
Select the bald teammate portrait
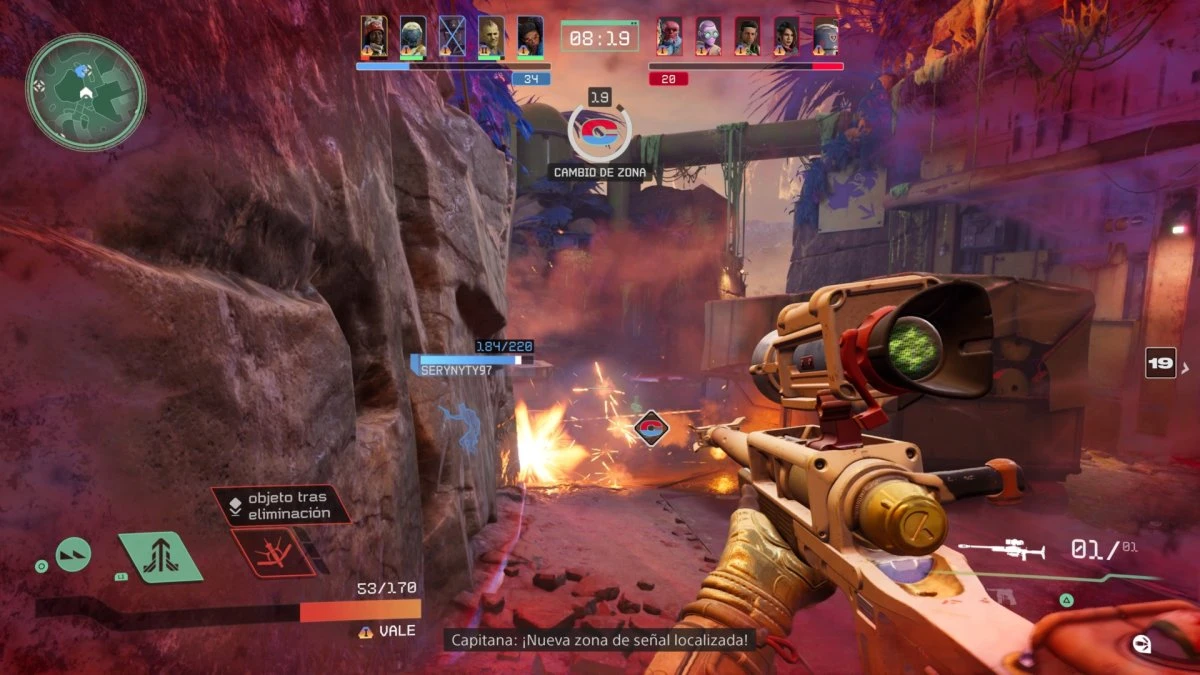pyautogui.click(x=490, y=37)
